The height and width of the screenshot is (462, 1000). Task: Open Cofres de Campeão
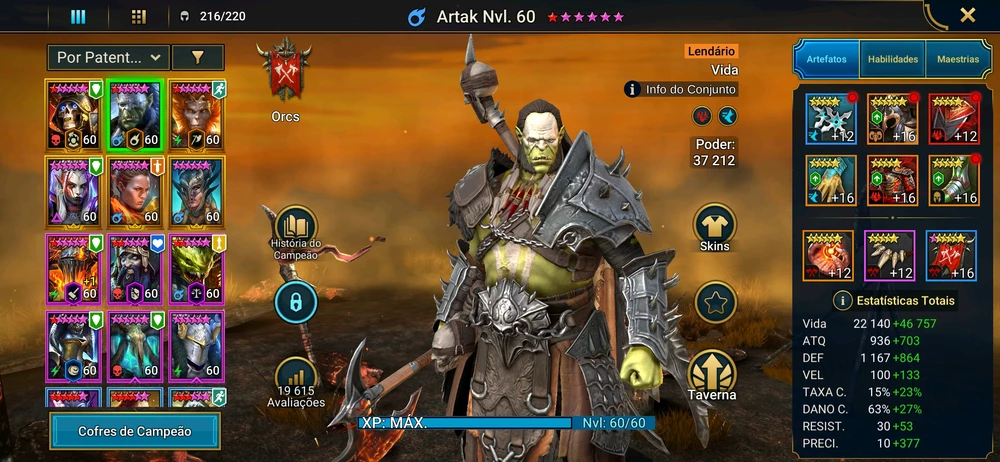135,431
